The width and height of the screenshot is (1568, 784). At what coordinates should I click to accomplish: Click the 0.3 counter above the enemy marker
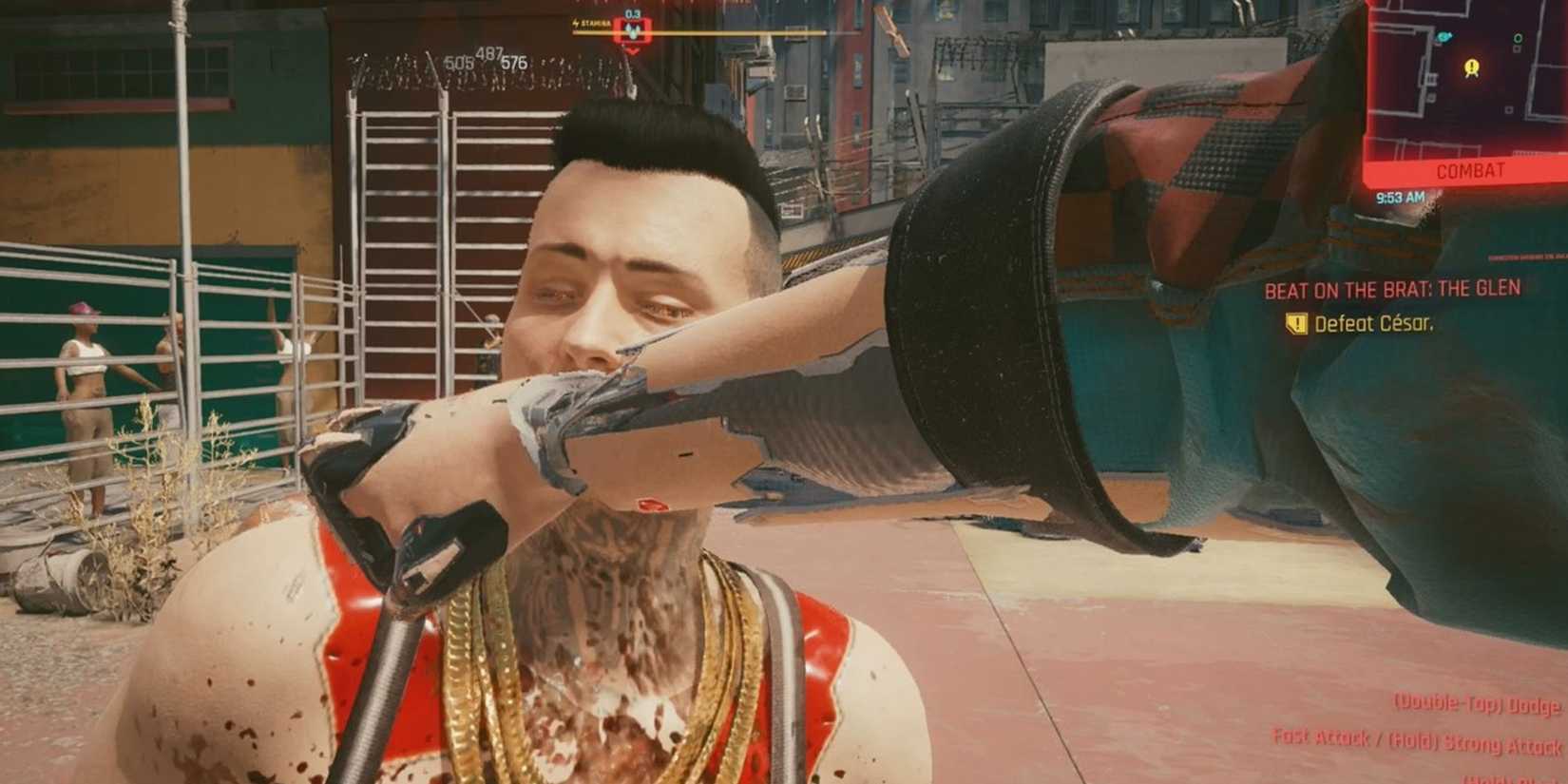pyautogui.click(x=632, y=14)
